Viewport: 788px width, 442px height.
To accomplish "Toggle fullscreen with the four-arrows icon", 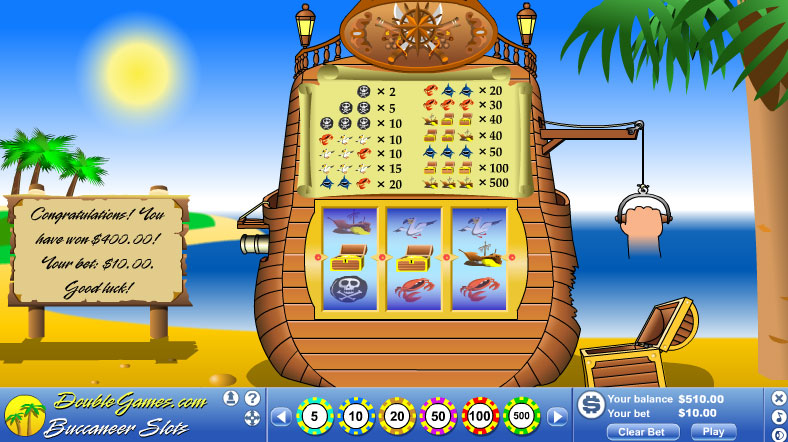I will 252,418.
